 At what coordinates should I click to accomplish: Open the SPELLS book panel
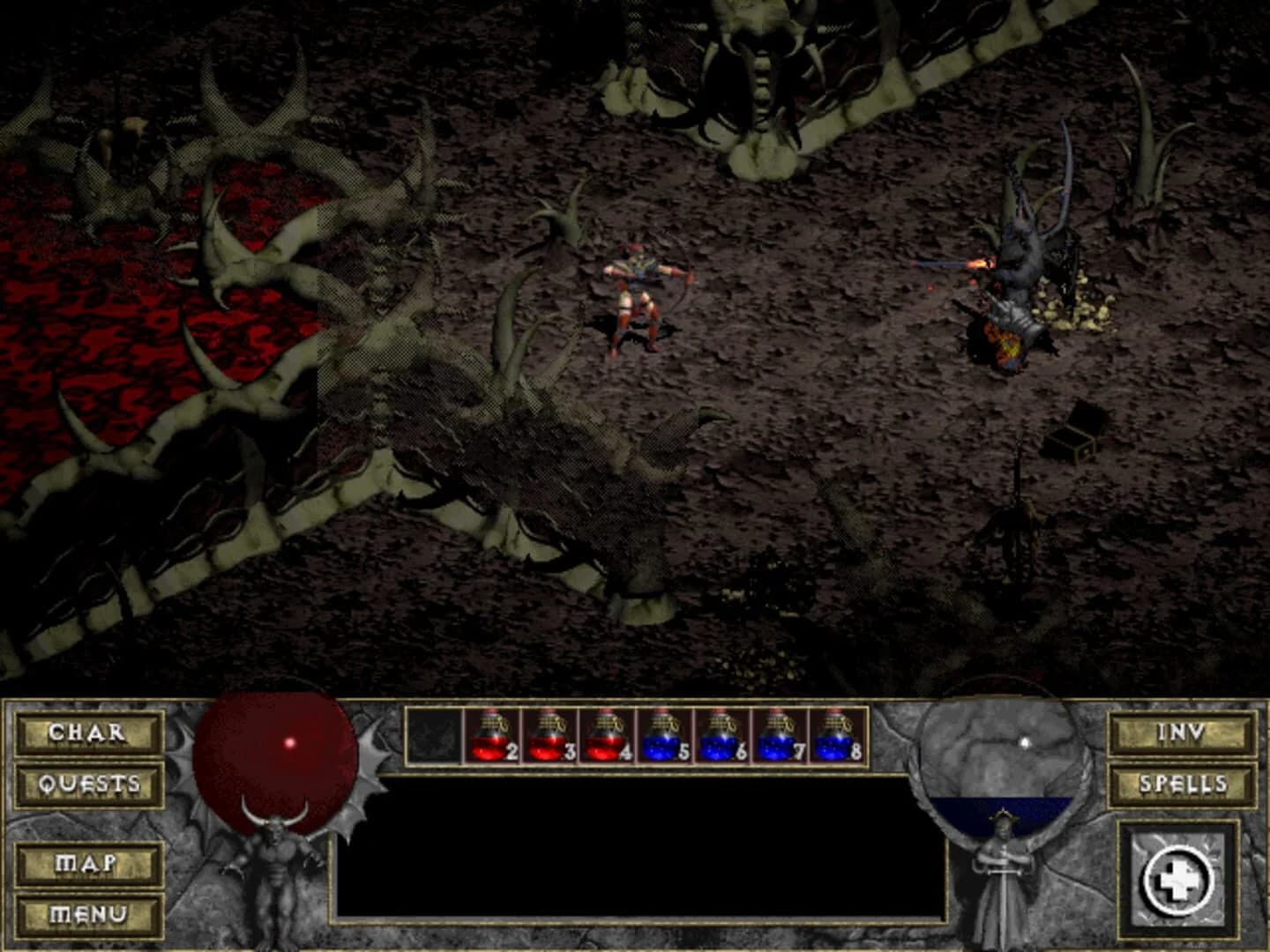1182,785
